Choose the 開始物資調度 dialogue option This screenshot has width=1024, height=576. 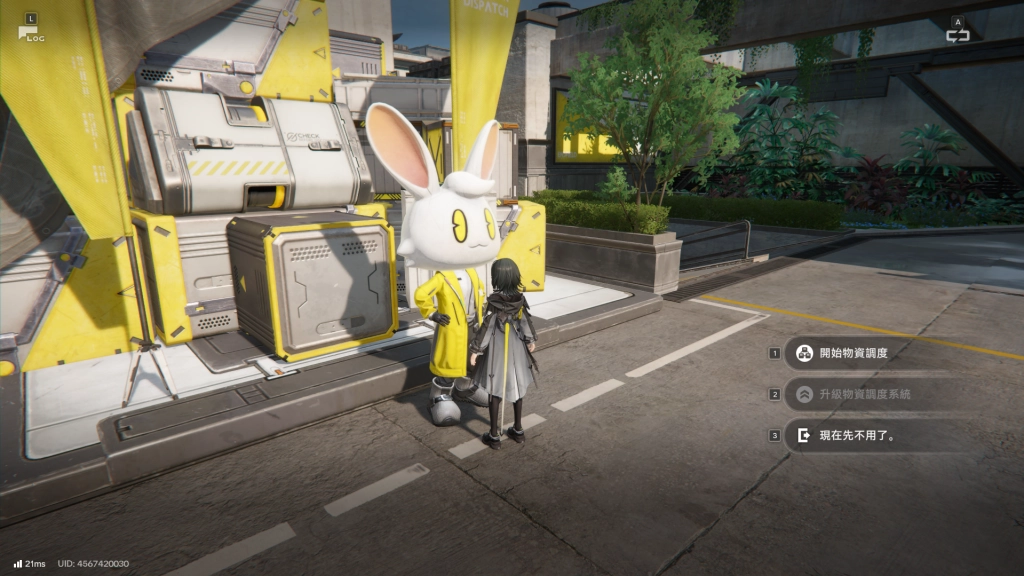click(852, 353)
